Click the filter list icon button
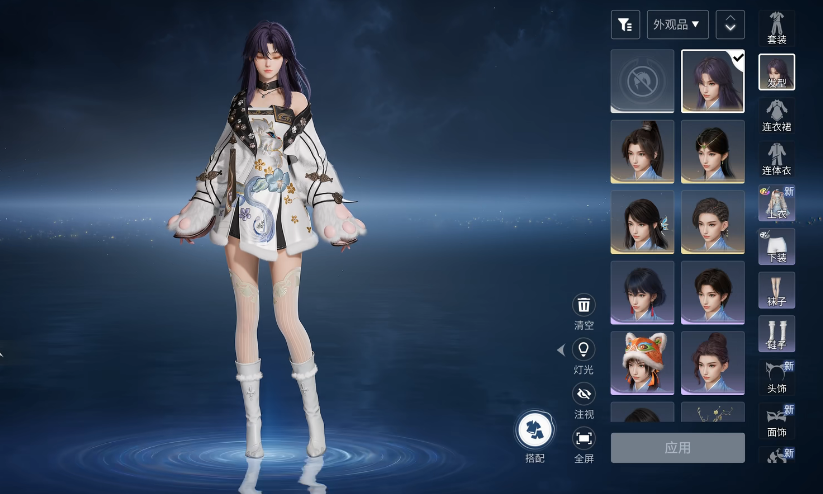Image resolution: width=823 pixels, height=494 pixels. click(625, 24)
